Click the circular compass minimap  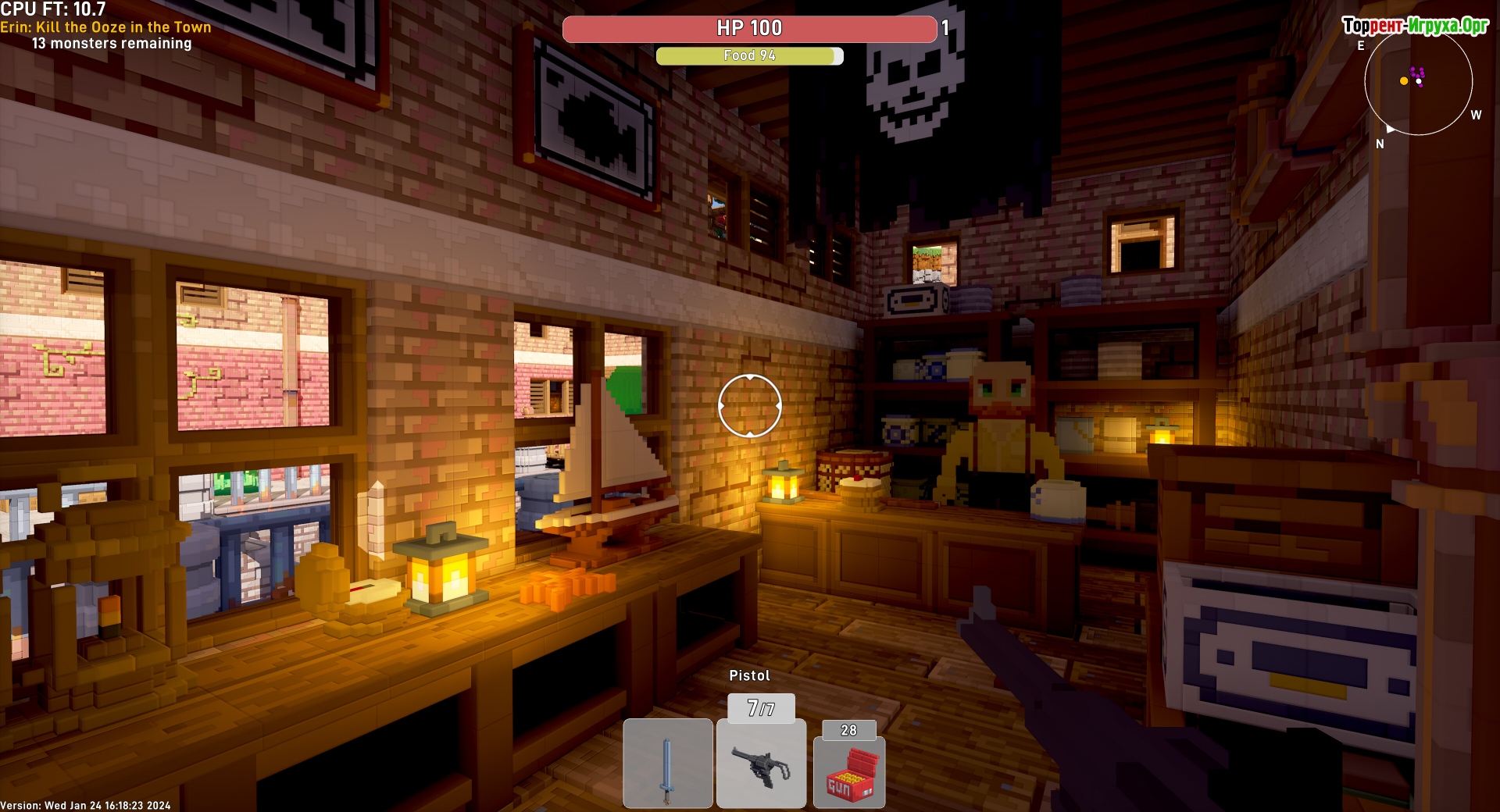1418,81
